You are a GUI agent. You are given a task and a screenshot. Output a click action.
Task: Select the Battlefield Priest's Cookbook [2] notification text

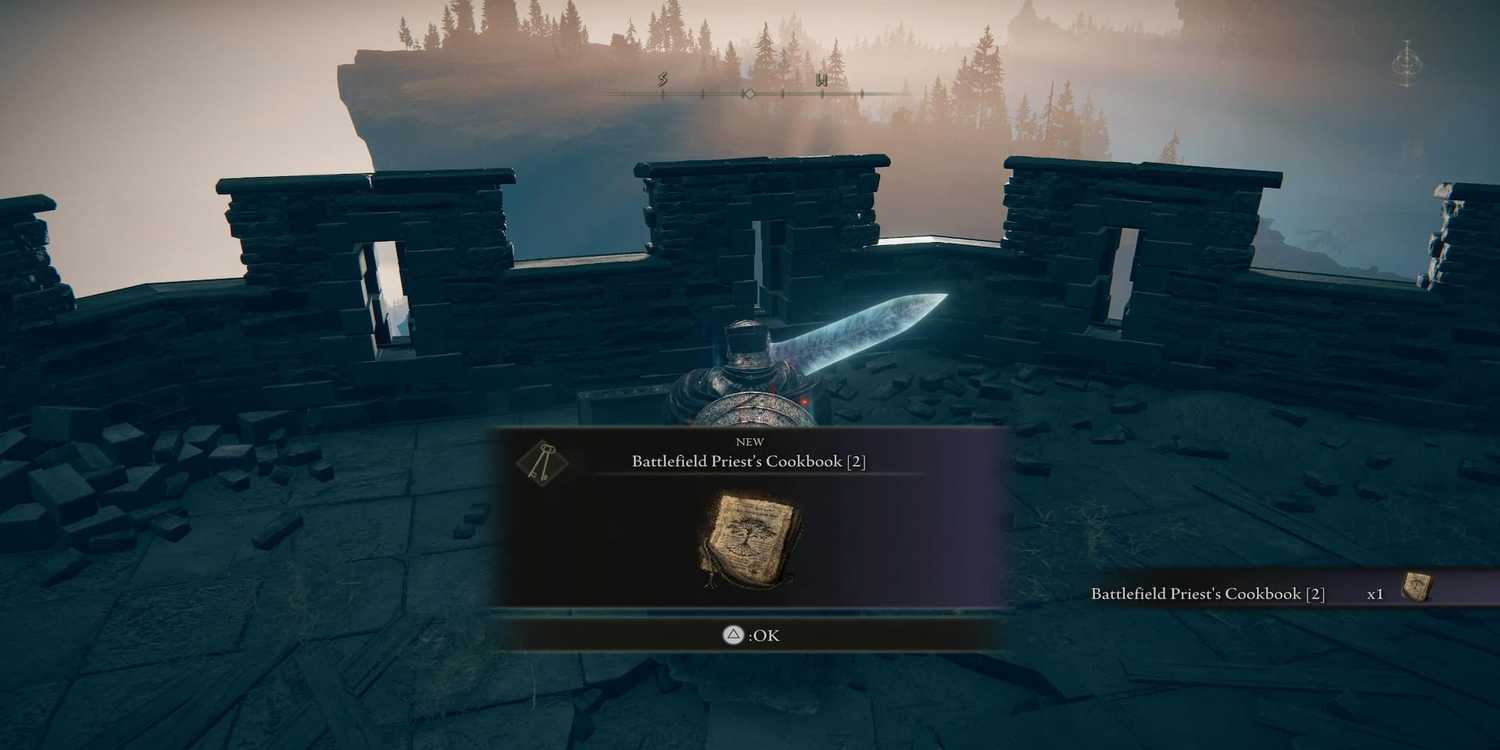[x=1206, y=593]
